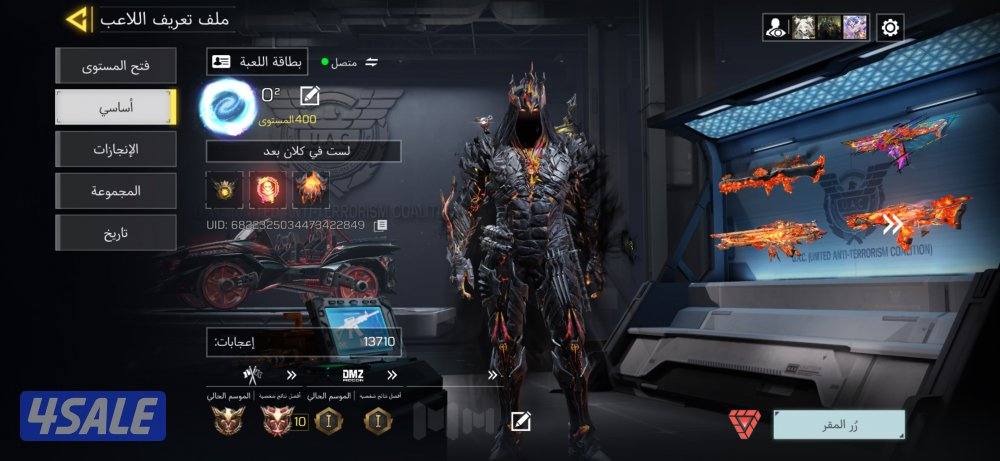Open the بطاقة اللعبة game card
Screen dimensions: 1000x461
pos(257,62)
